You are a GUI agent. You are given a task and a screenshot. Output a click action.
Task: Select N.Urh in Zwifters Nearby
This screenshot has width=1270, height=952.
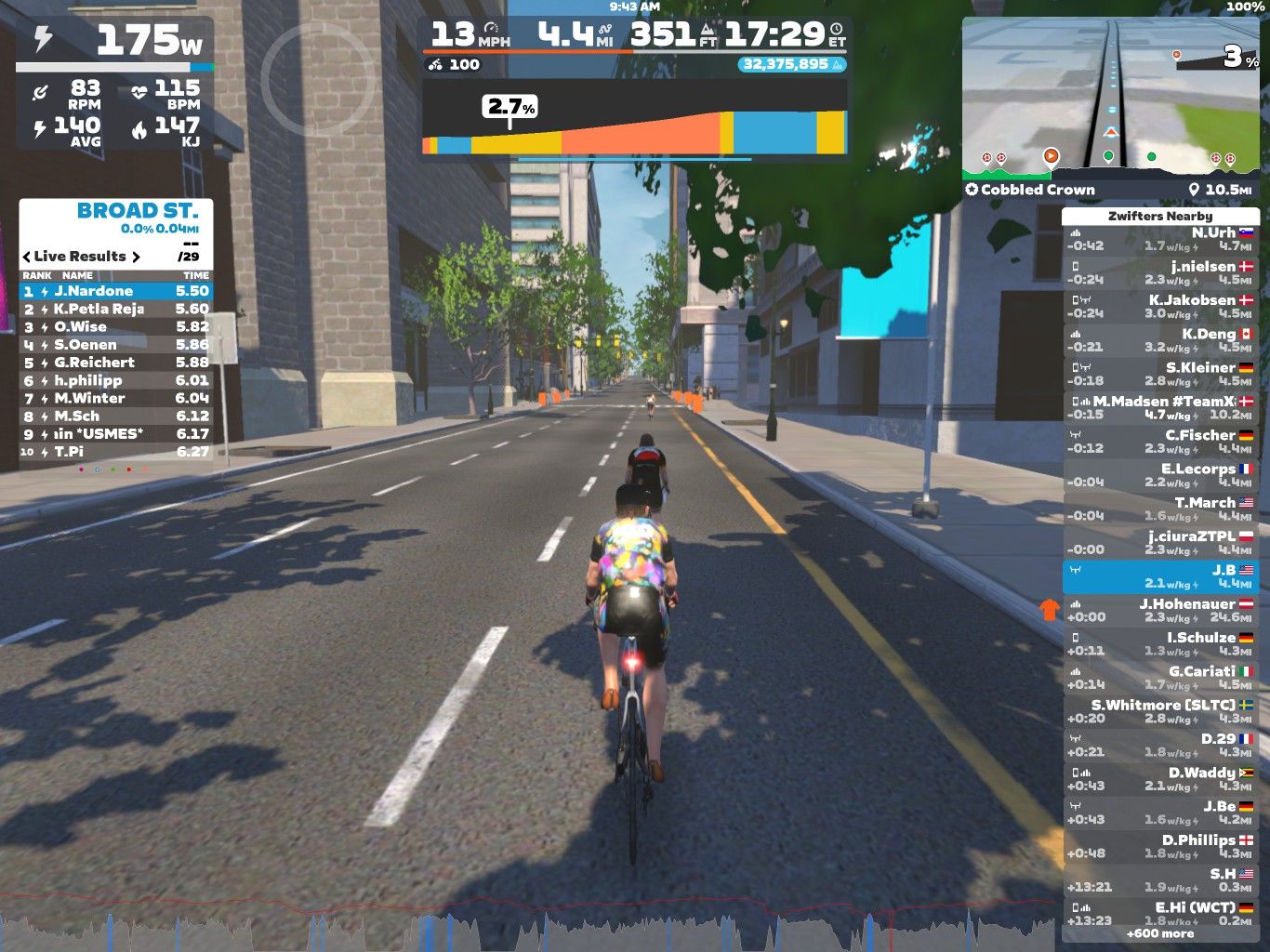[1159, 239]
